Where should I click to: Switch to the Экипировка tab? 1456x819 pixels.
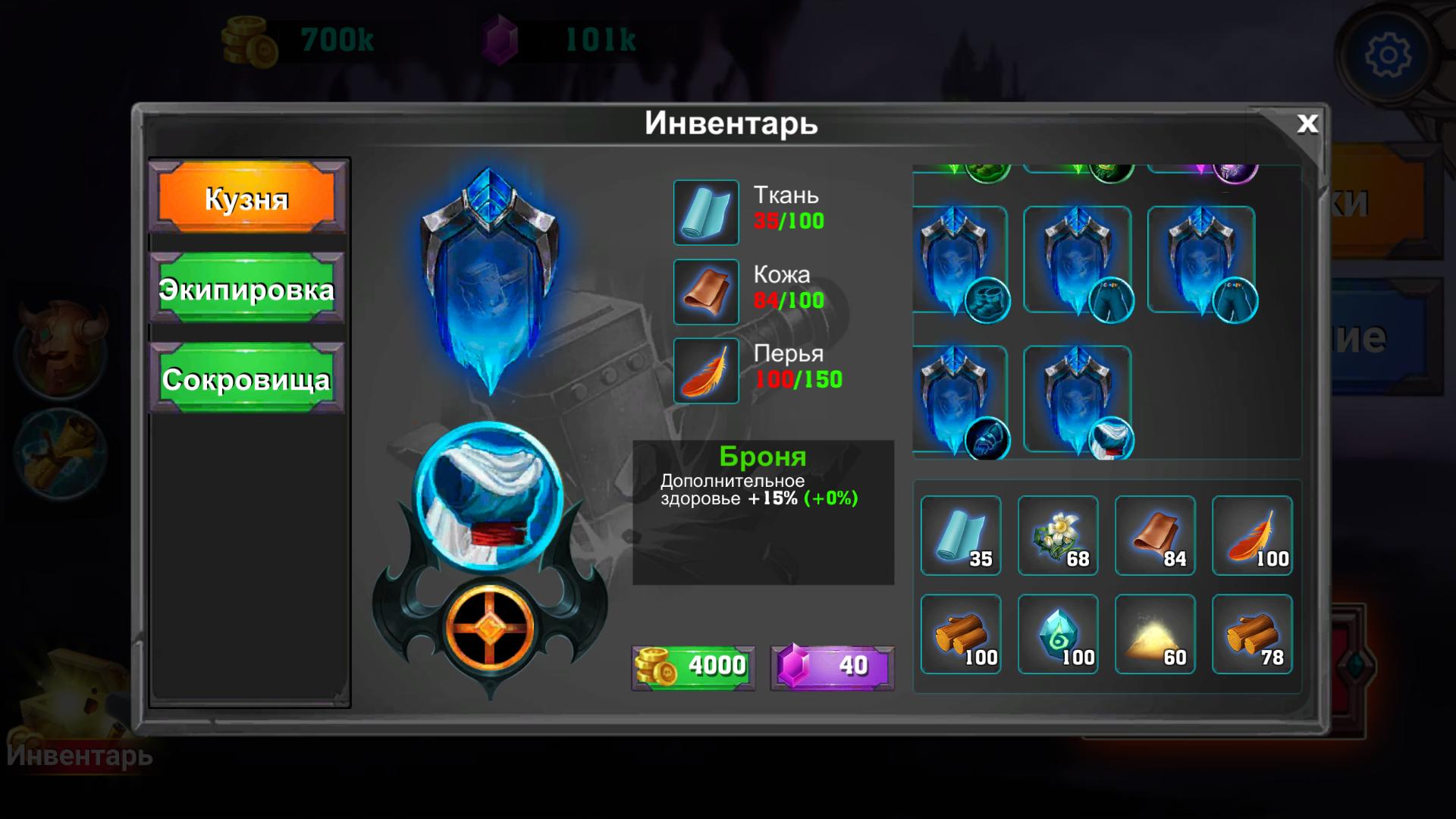[x=246, y=290]
